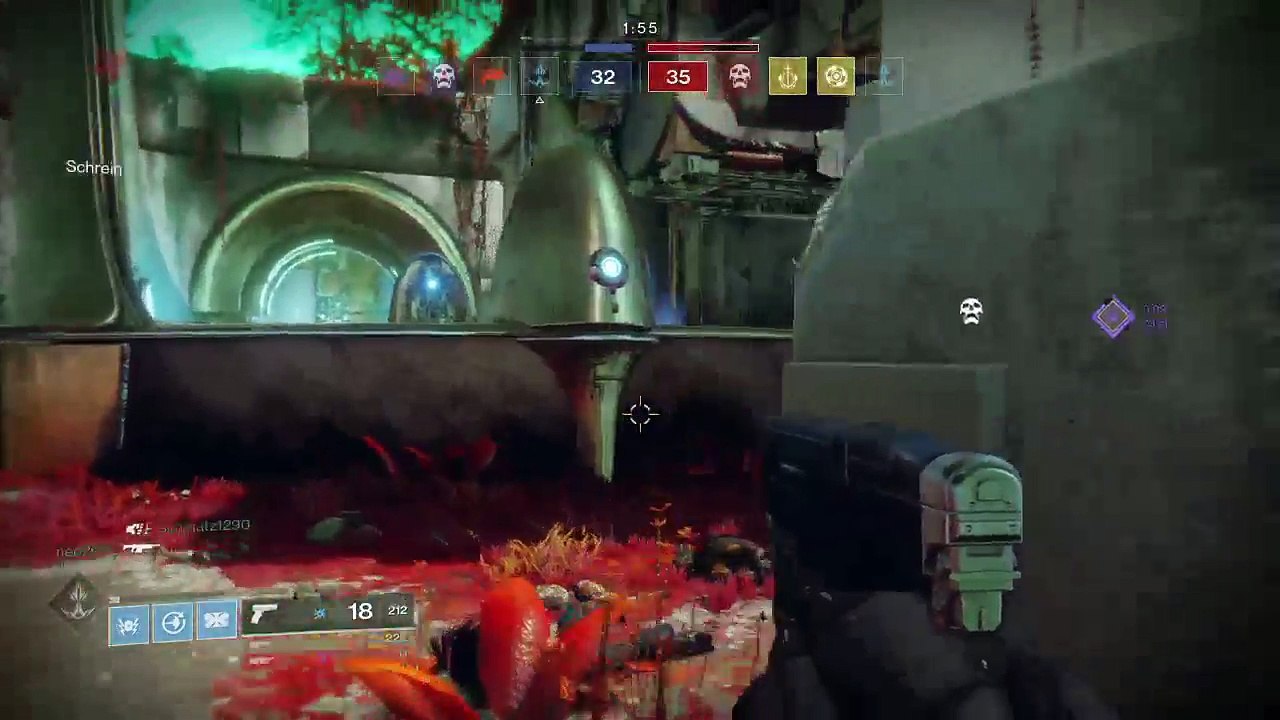Click the red team skull icon

click(739, 76)
